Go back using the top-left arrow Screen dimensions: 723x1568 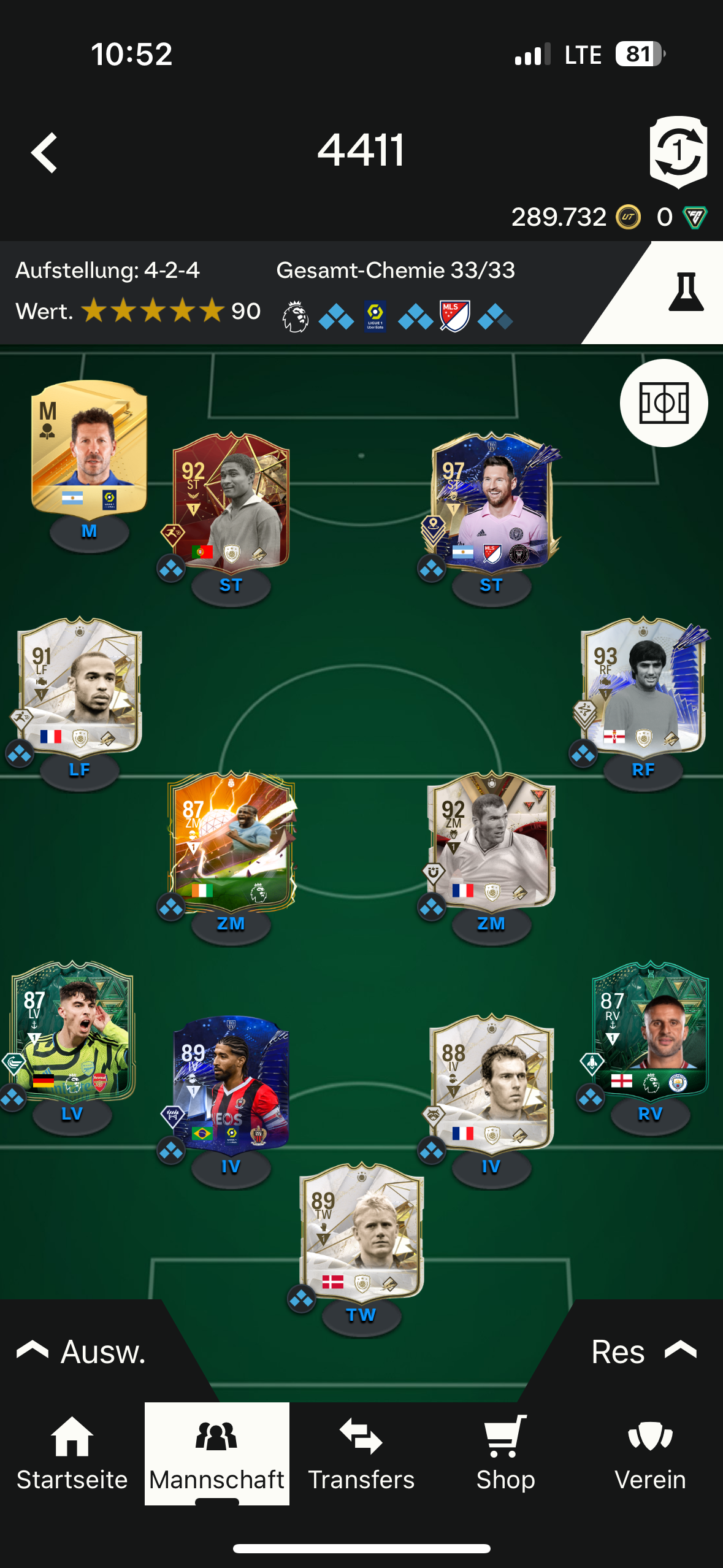click(45, 153)
